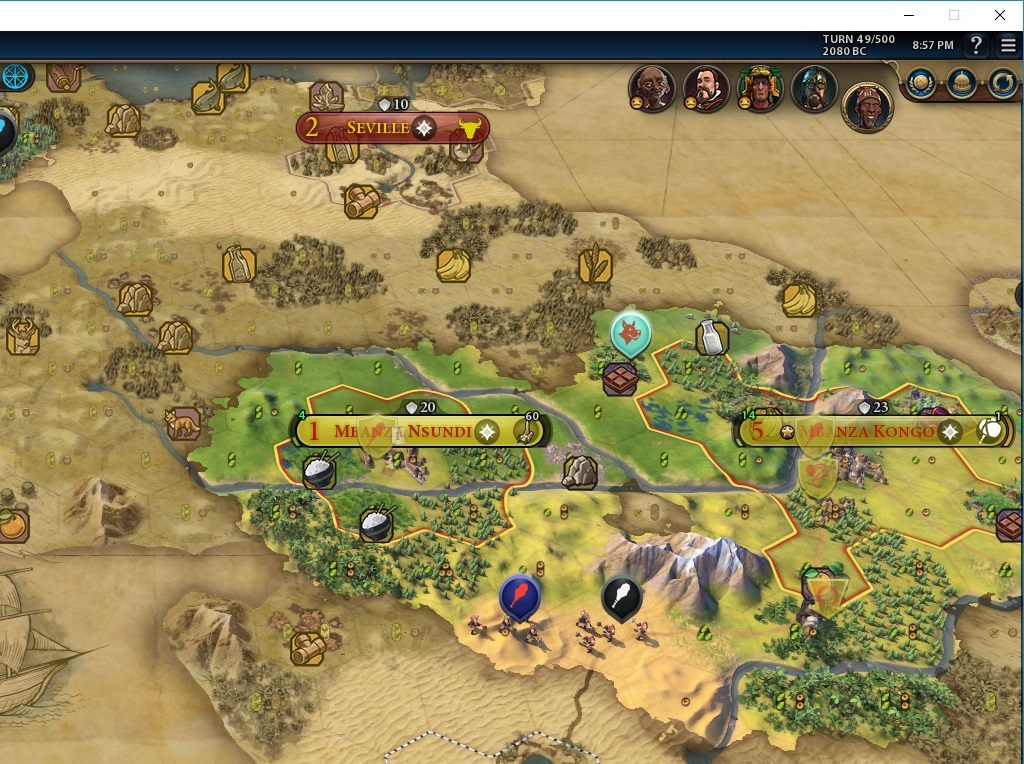
Task: Click the helmeted Viking leader portrait
Action: click(814, 88)
